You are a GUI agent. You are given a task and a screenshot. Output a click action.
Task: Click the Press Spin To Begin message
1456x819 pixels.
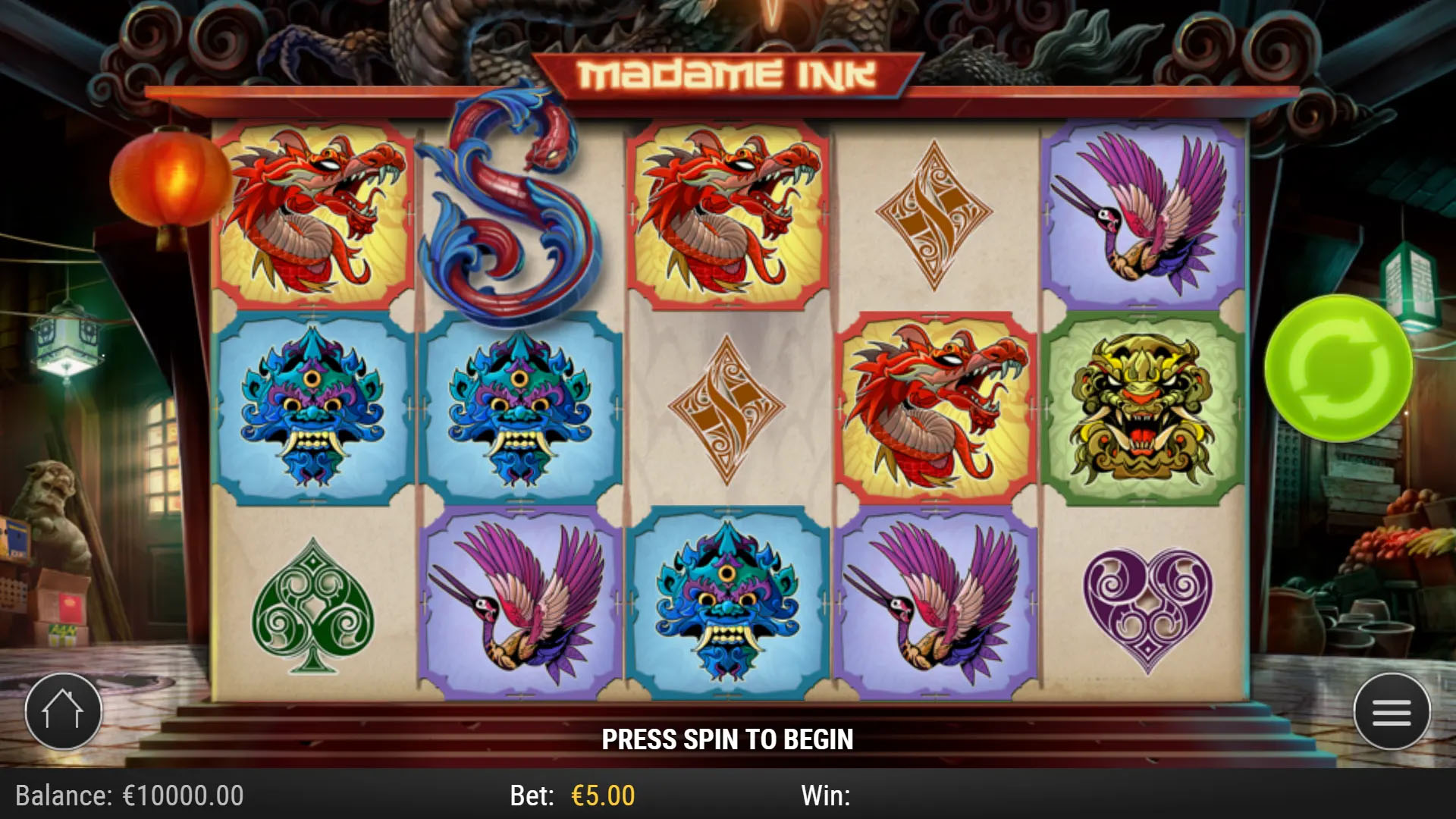[x=728, y=736]
